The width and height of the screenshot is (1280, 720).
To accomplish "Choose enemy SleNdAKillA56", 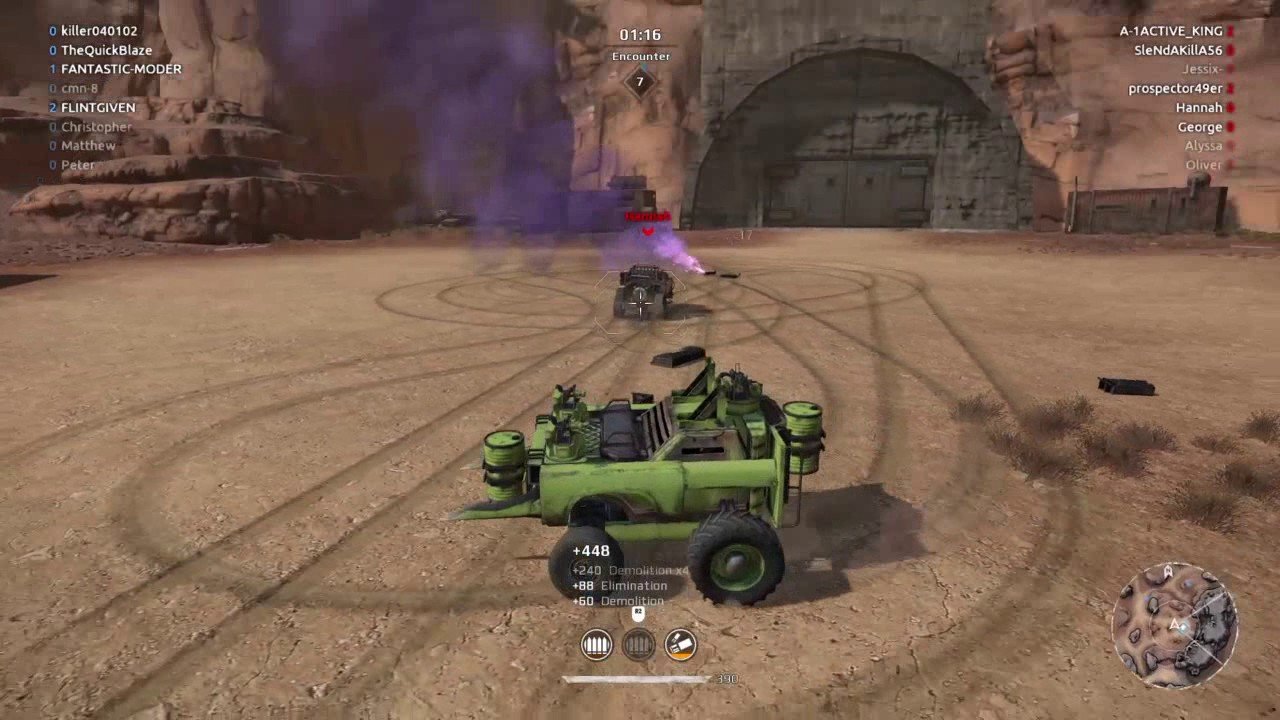I will [x=1178, y=50].
